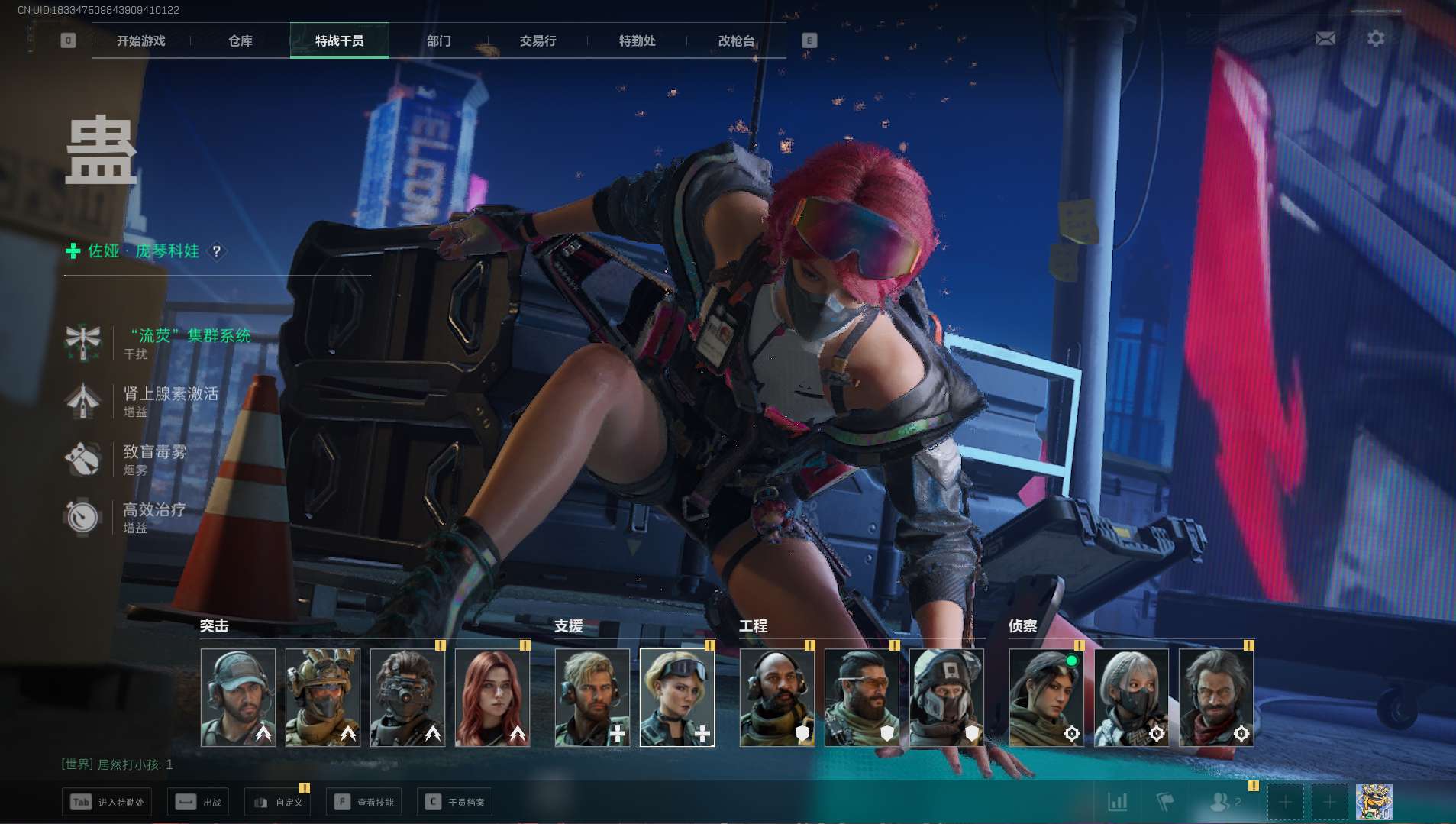1456x824 pixels.
Task: Open the 仓库 tab
Action: coord(241,41)
